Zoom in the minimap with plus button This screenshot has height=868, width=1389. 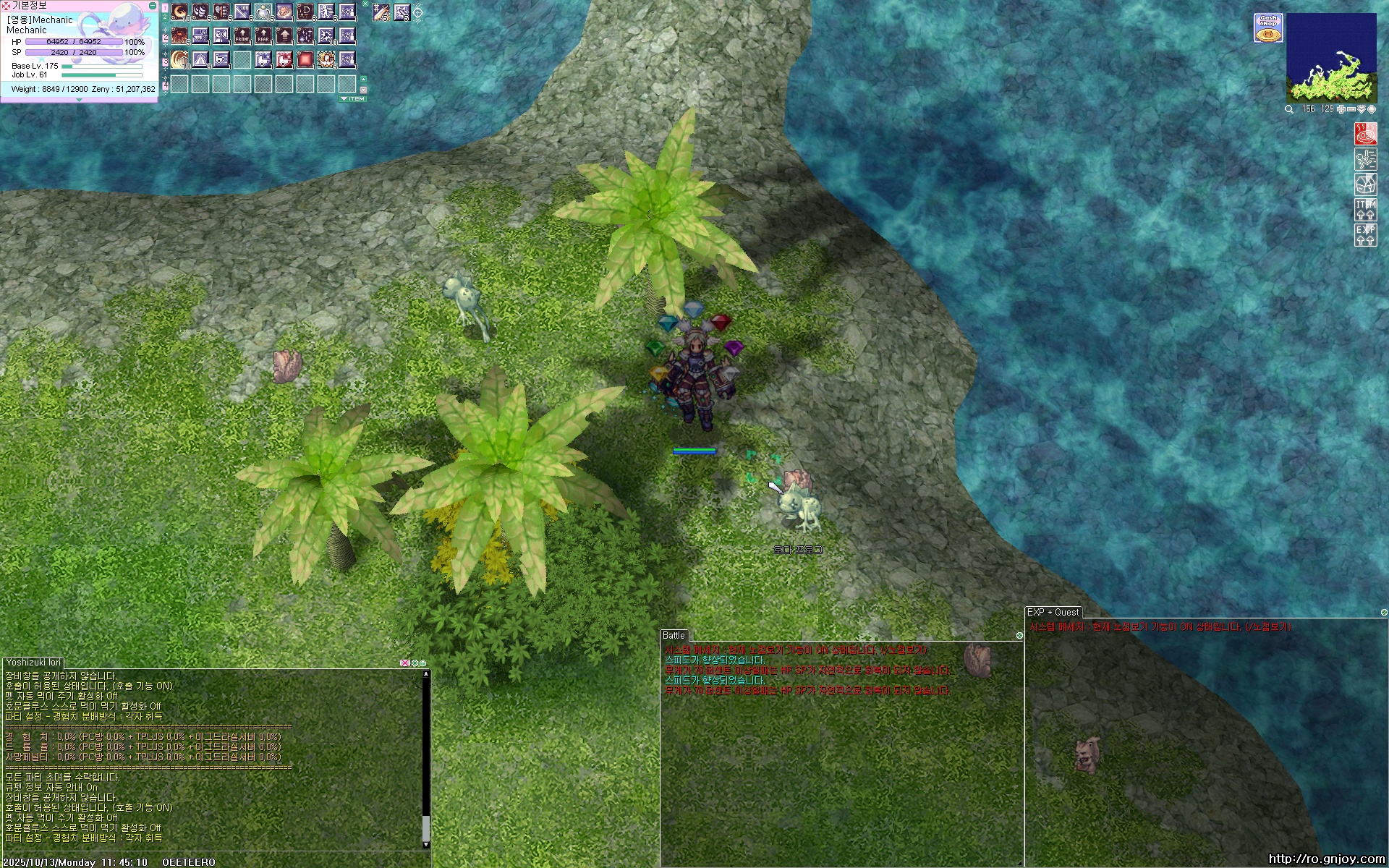(1341, 109)
